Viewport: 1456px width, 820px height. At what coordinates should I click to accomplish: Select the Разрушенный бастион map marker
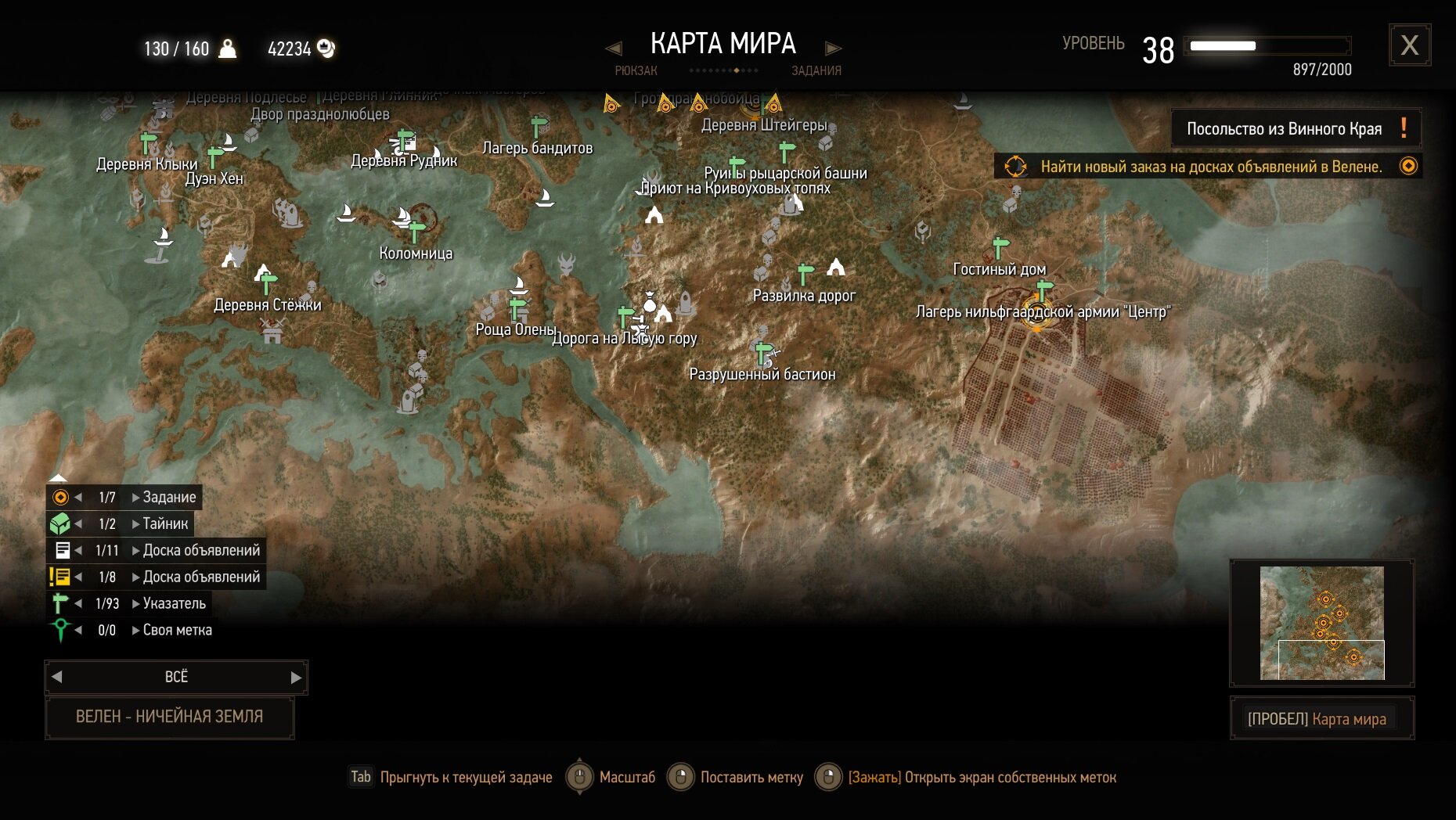764,354
